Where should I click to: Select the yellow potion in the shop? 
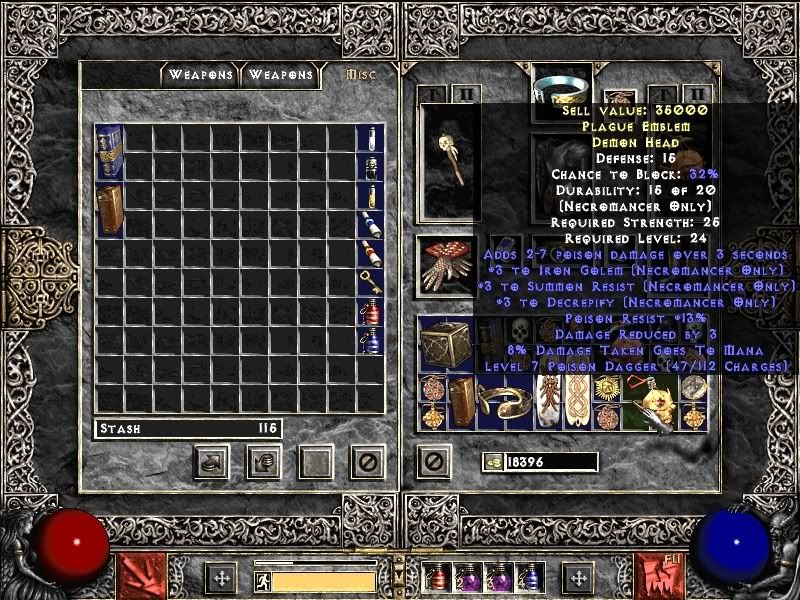coord(369,196)
